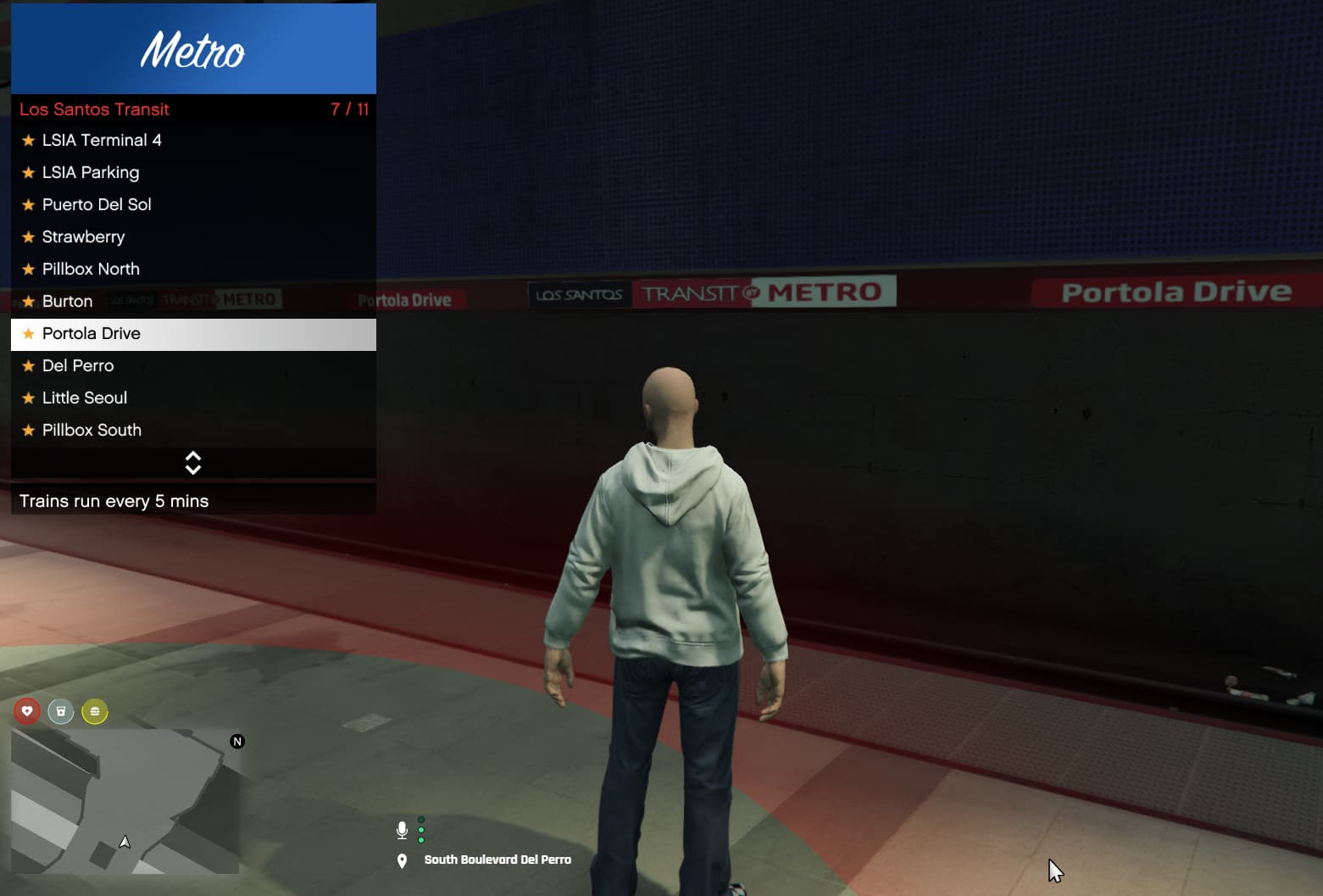
Task: Click the star beside LSIA Terminal 4
Action: point(28,140)
